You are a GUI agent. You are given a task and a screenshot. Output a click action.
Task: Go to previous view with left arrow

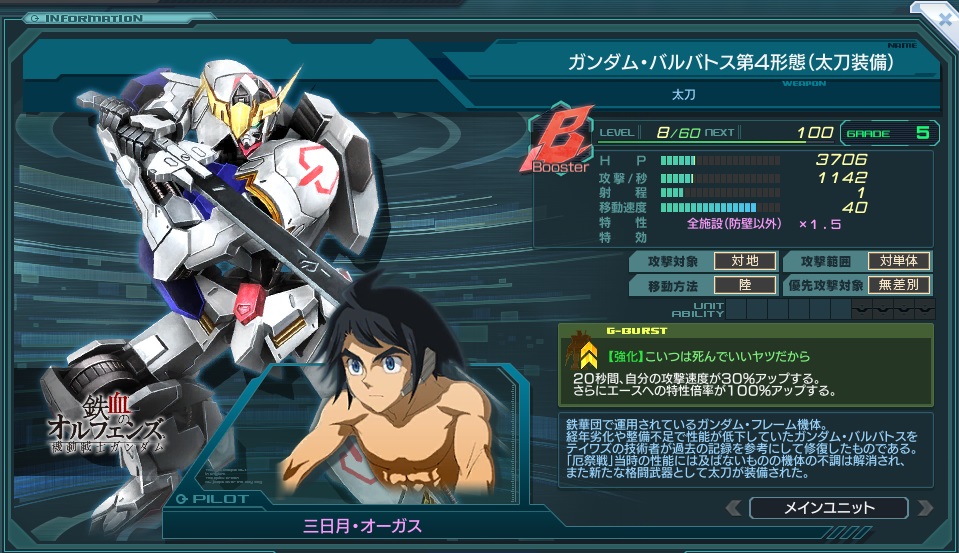[x=733, y=508]
